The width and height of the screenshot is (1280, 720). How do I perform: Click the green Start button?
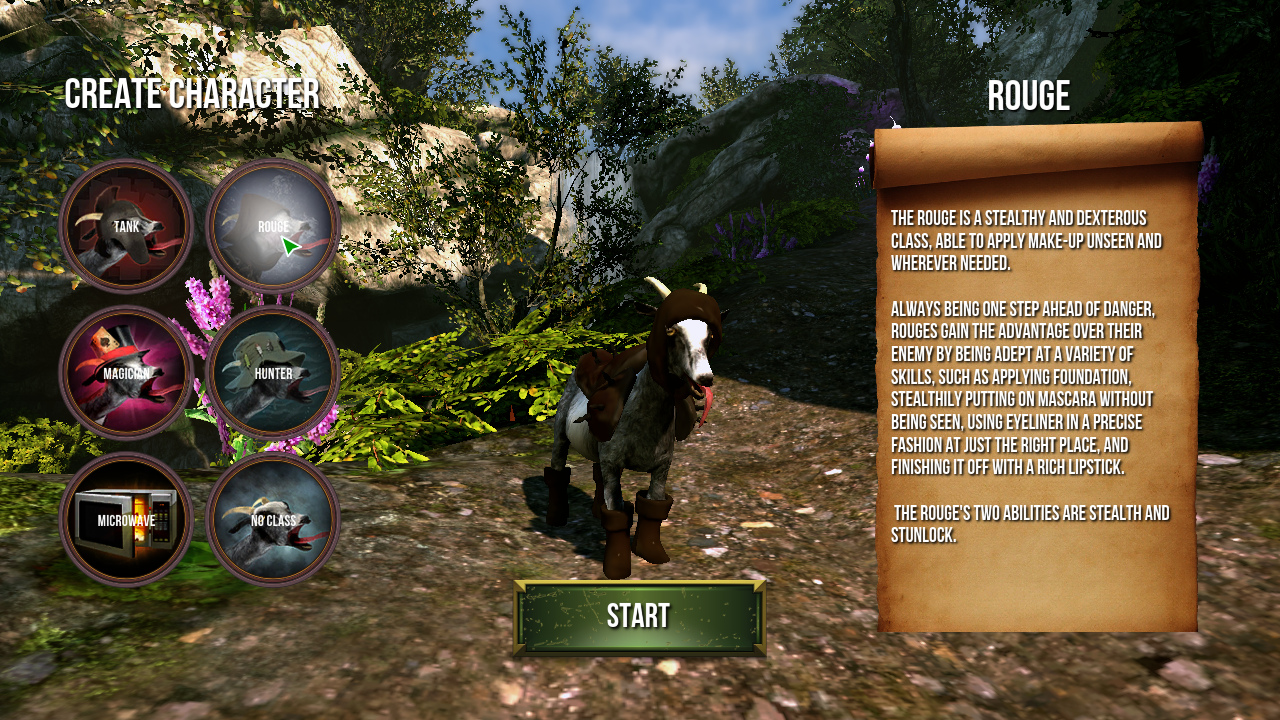point(639,617)
